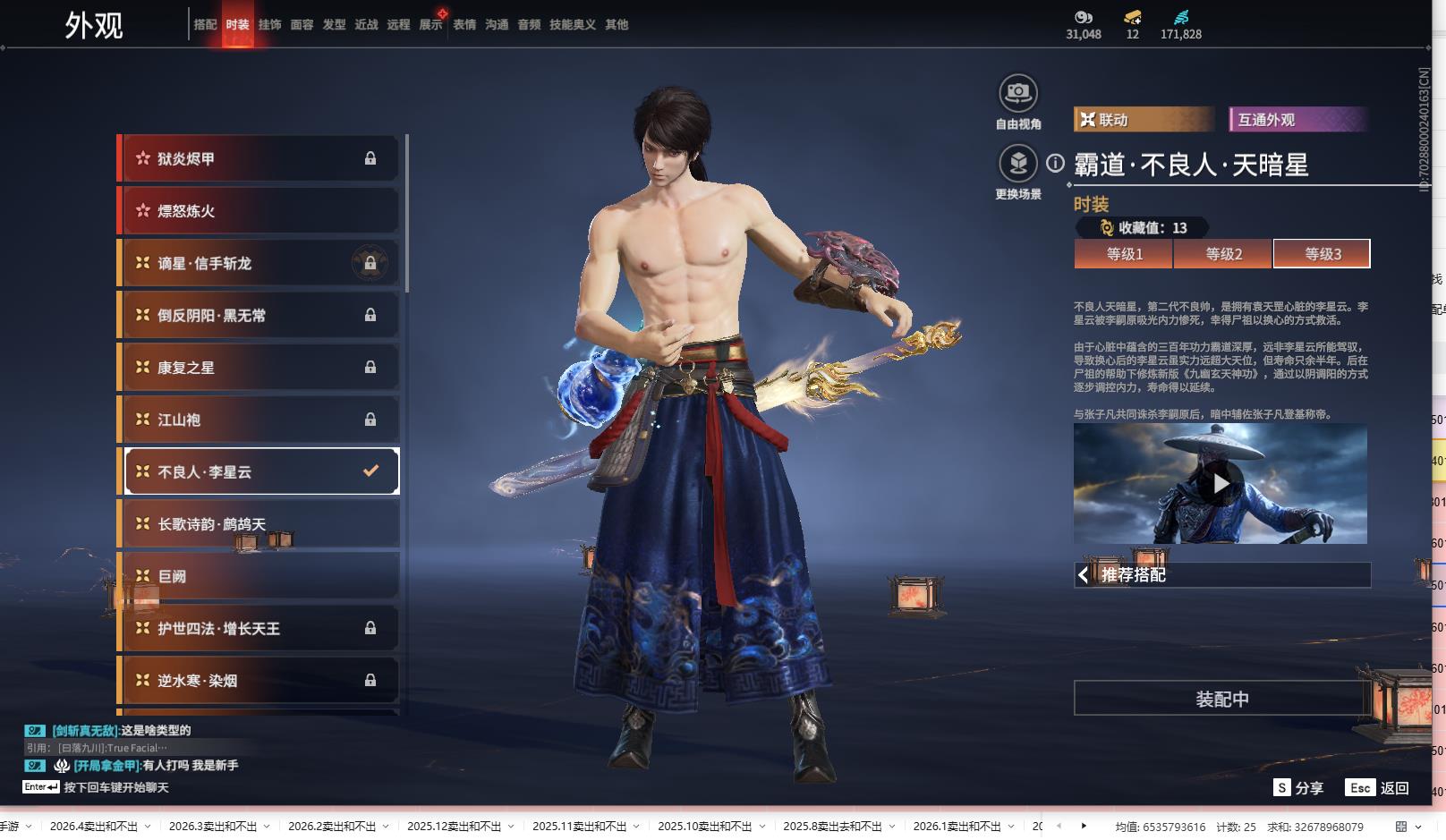Expand the 推荐搭配 panel
Viewport: 1446px width, 840px height.
[1221, 575]
